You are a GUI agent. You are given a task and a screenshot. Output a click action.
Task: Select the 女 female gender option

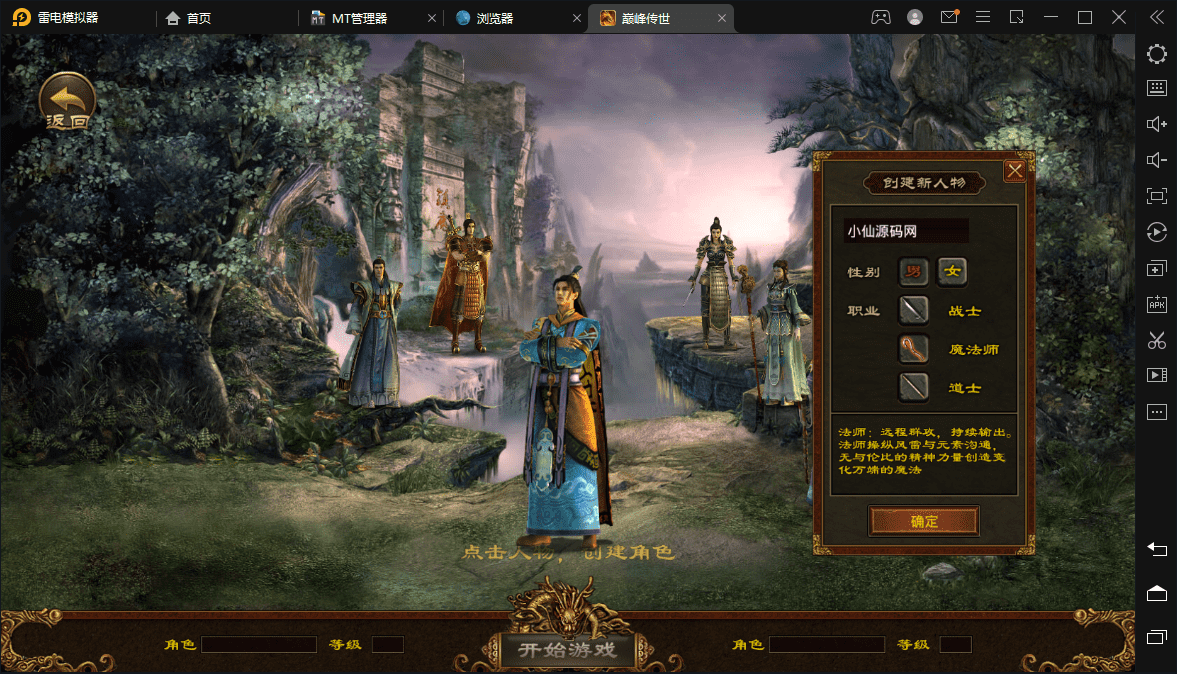952,271
